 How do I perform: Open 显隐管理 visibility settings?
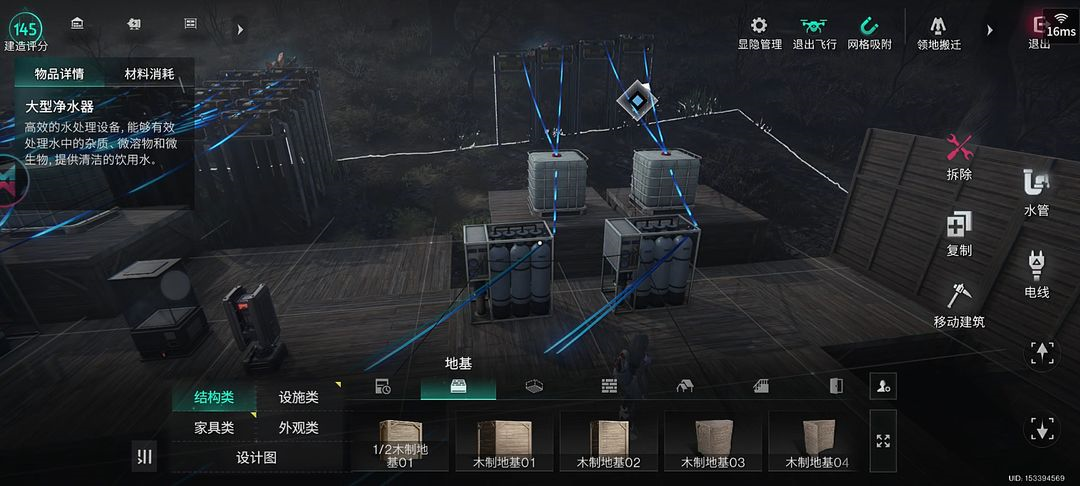coord(759,32)
